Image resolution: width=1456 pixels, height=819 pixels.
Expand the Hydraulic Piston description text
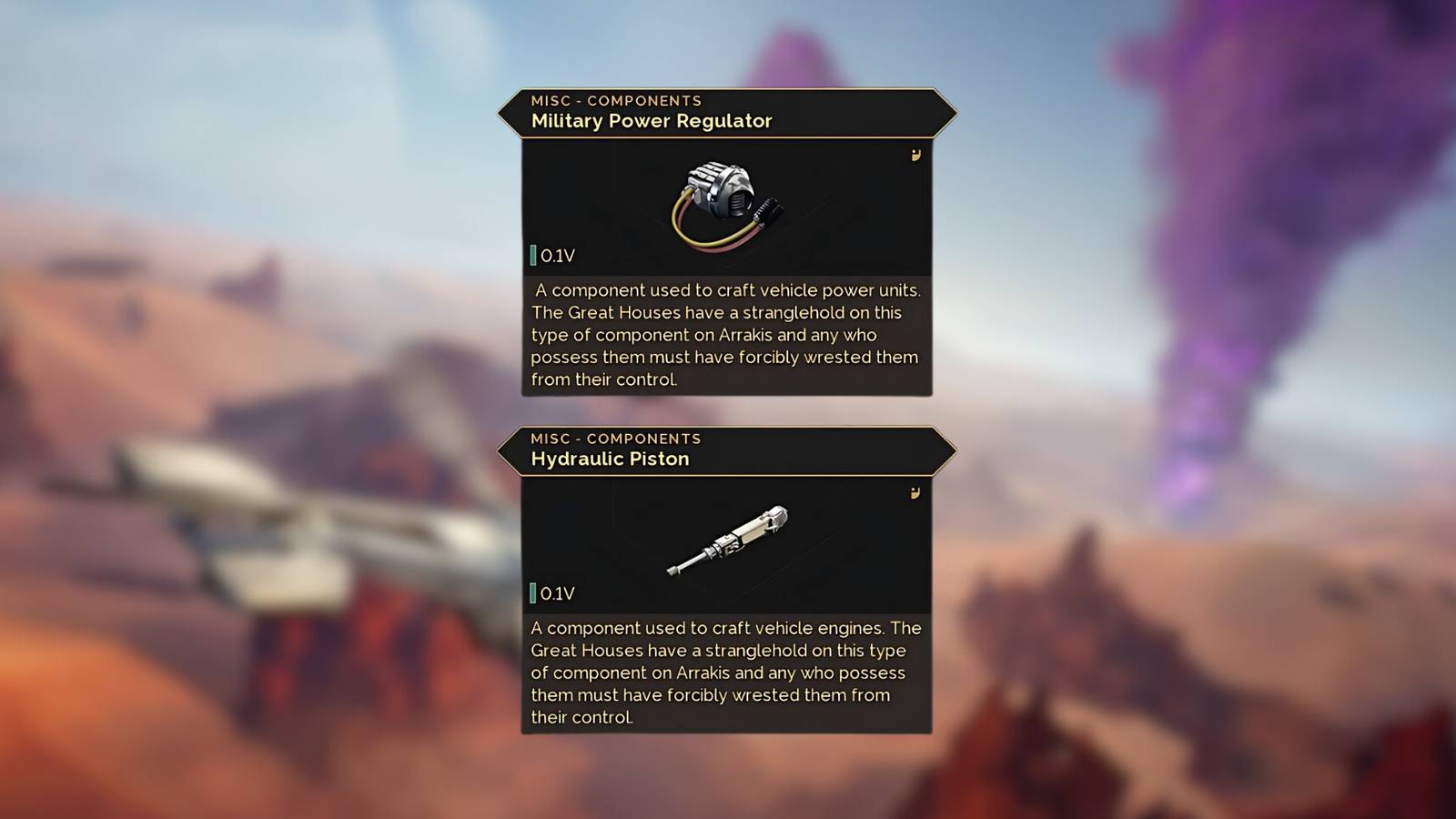tap(725, 673)
